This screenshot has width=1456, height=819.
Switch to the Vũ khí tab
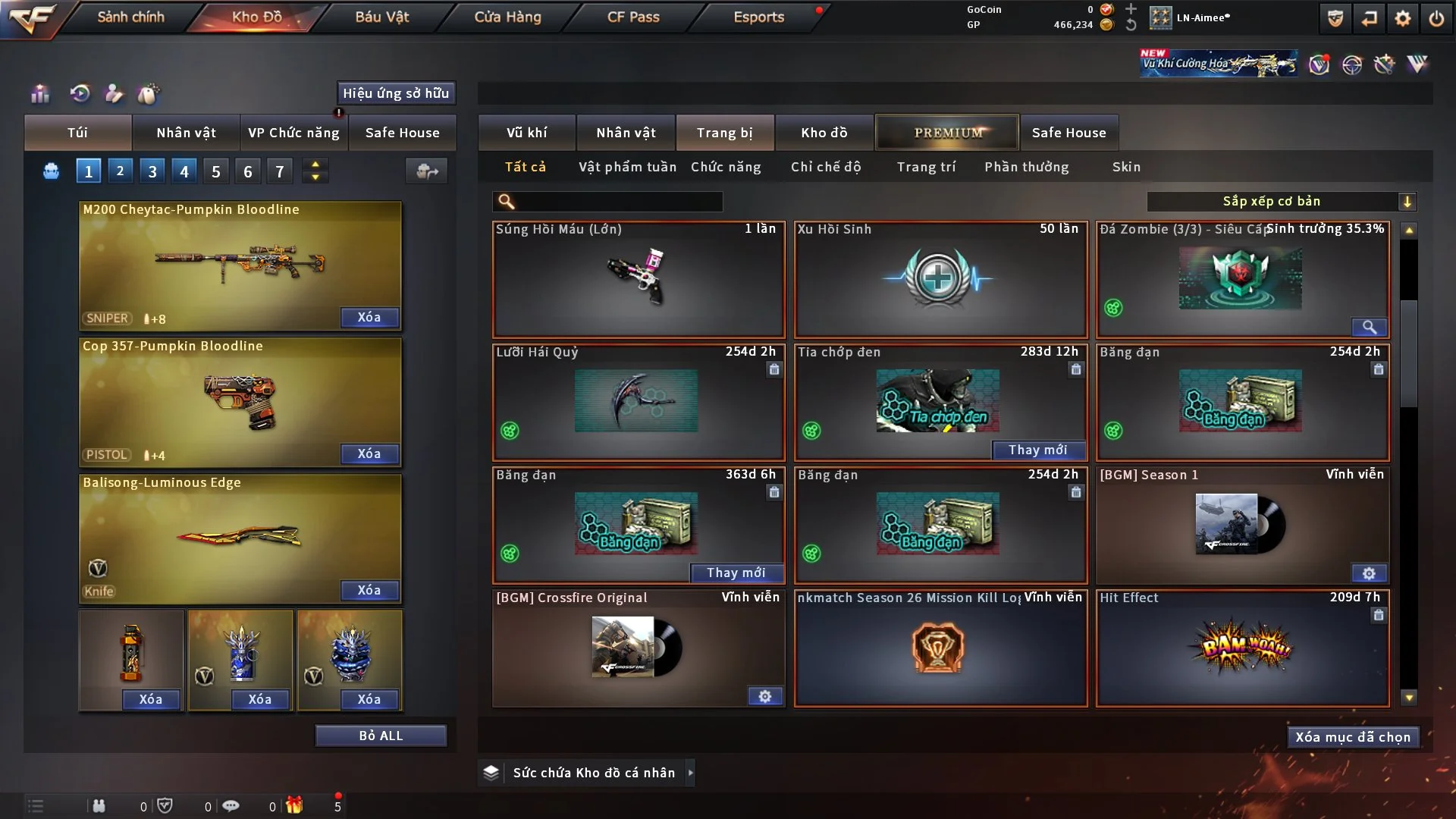point(526,133)
